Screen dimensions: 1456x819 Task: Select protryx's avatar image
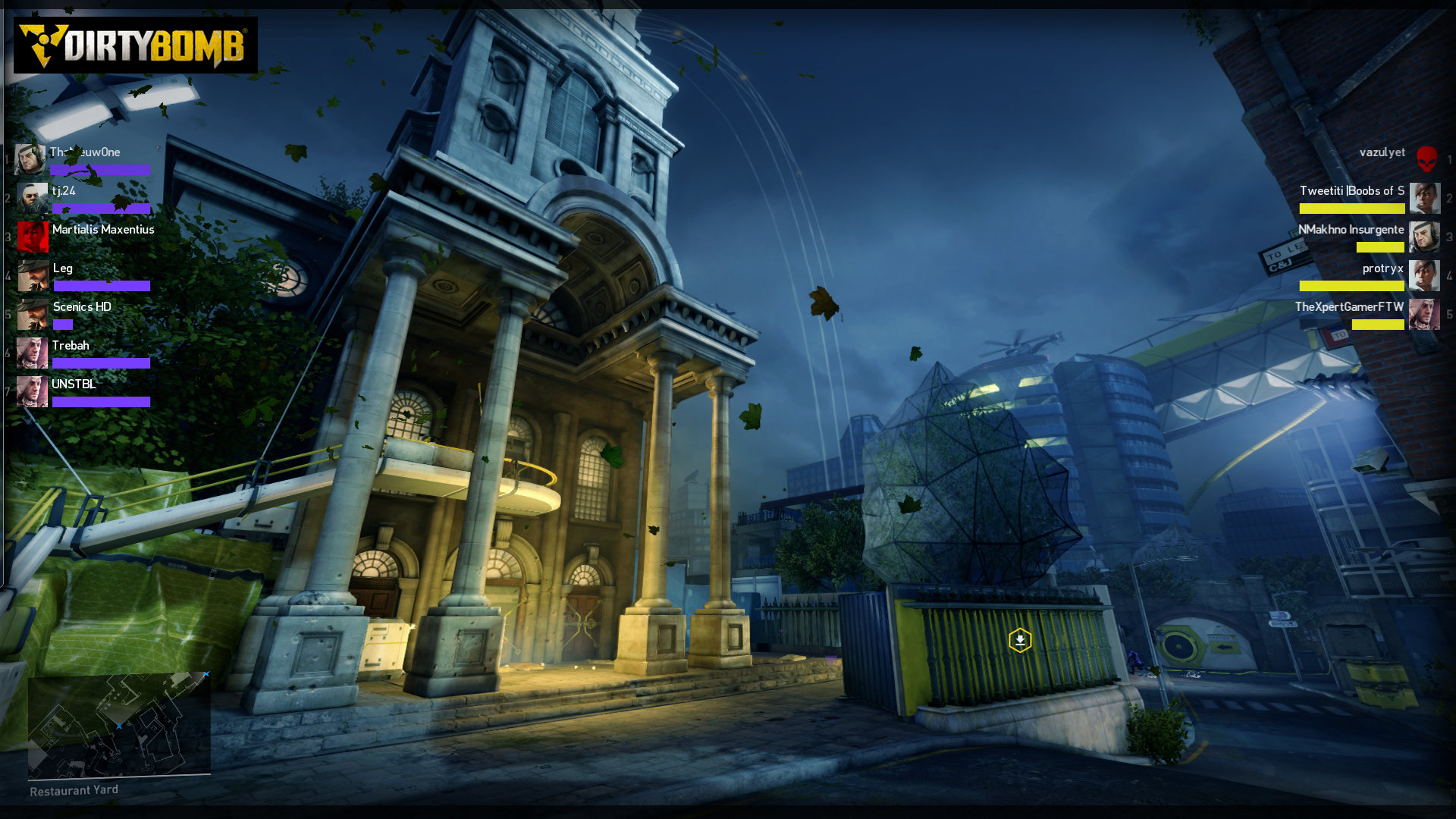click(x=1425, y=276)
